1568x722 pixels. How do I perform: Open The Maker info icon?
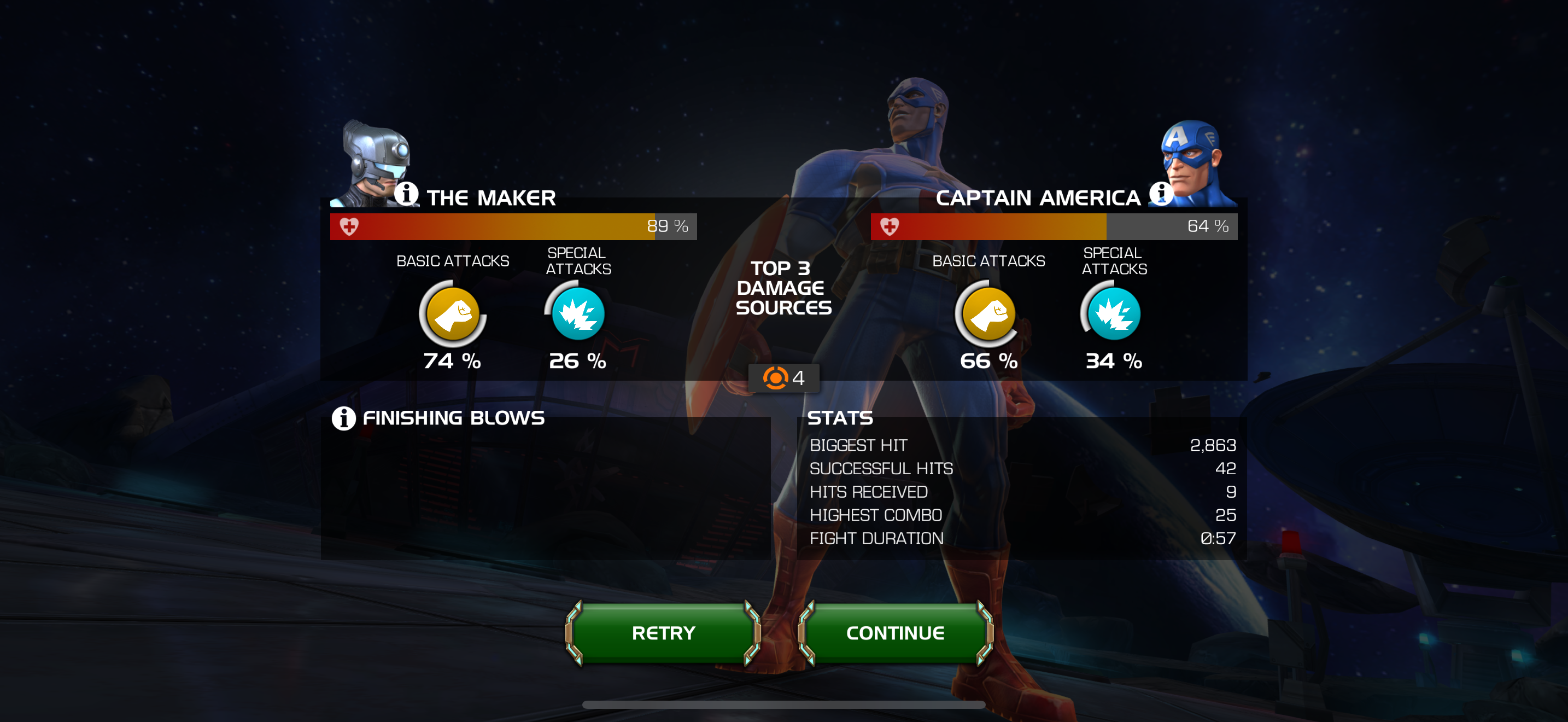[x=406, y=194]
